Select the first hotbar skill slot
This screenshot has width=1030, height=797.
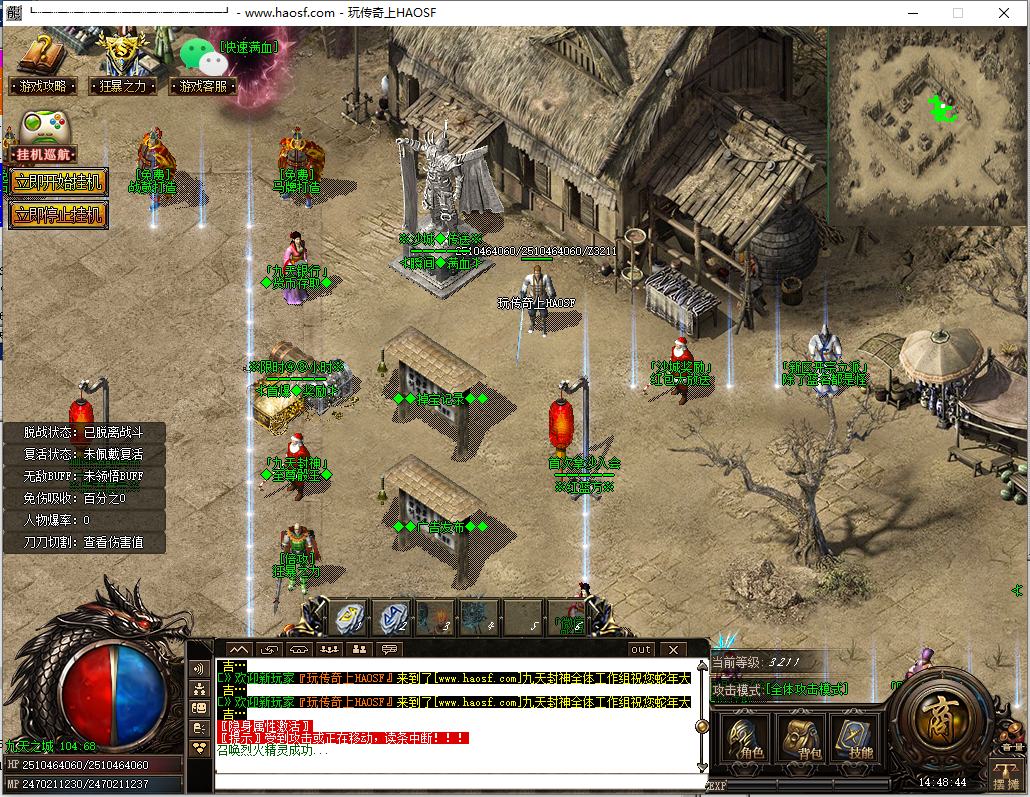pos(349,617)
